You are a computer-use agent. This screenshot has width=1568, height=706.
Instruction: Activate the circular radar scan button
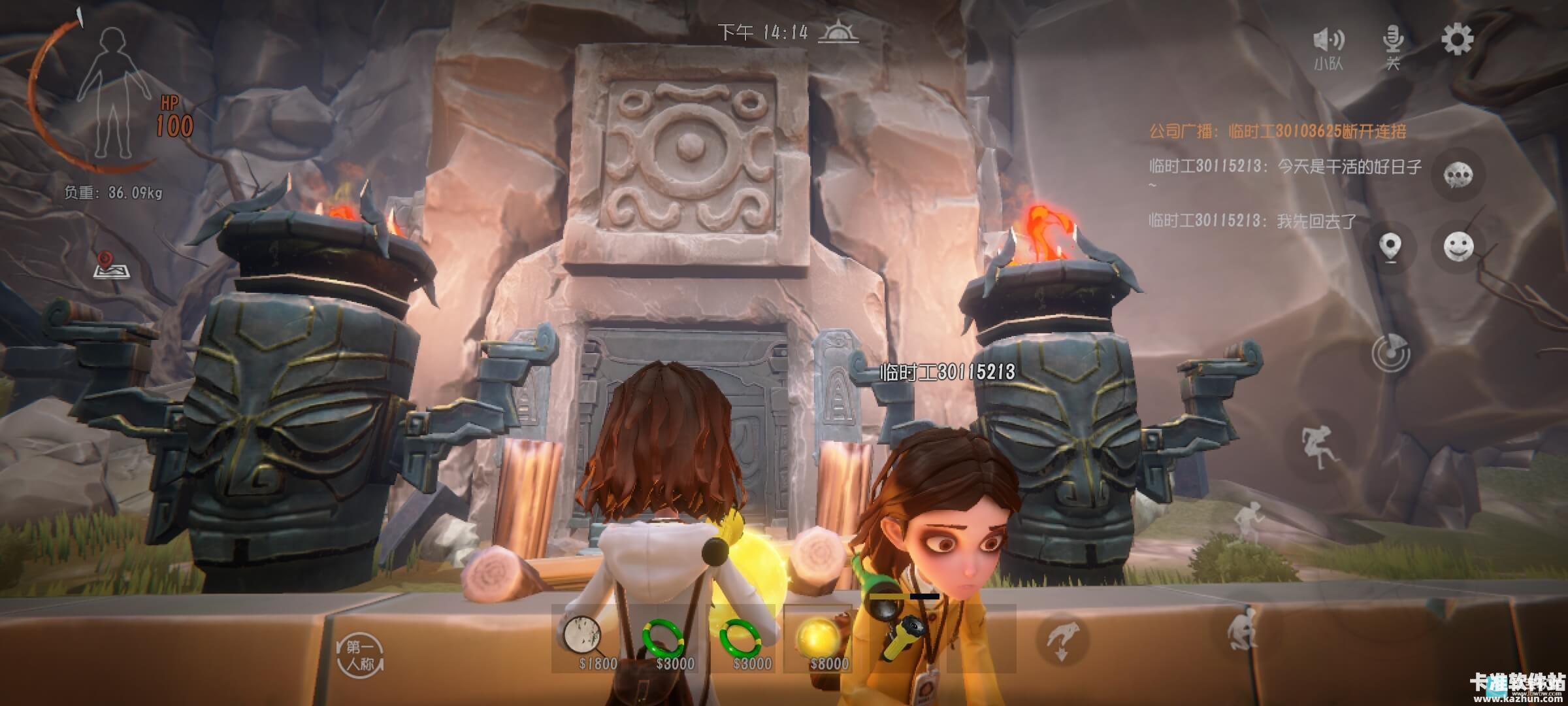click(x=1390, y=353)
